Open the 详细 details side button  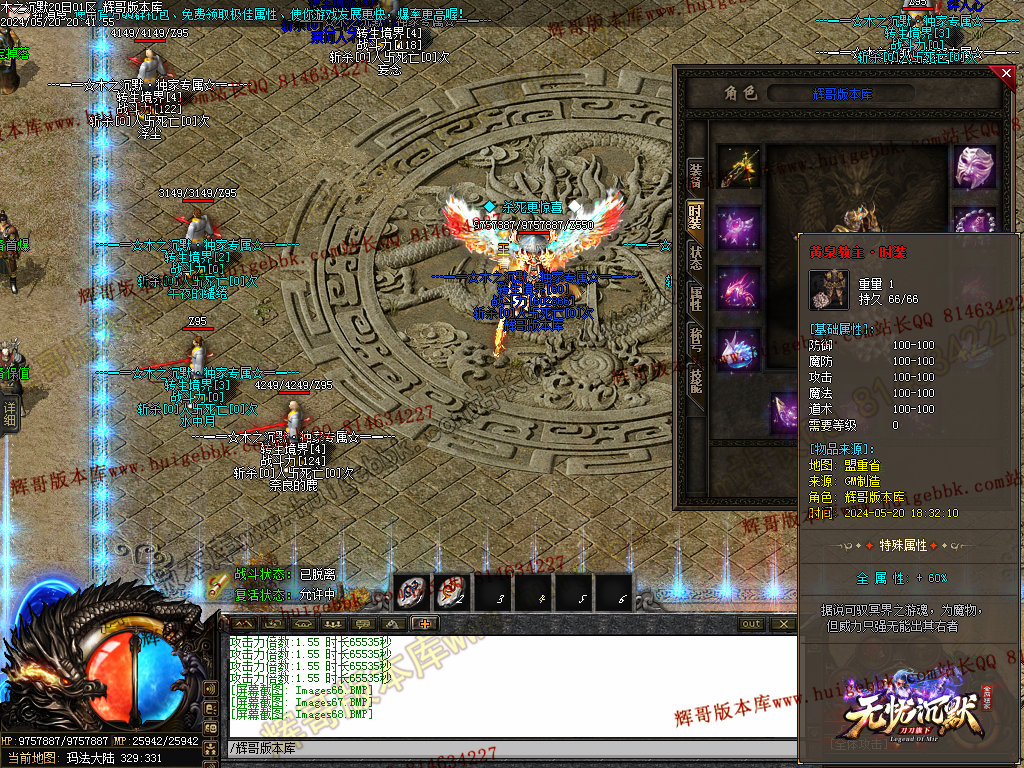[x=10, y=414]
